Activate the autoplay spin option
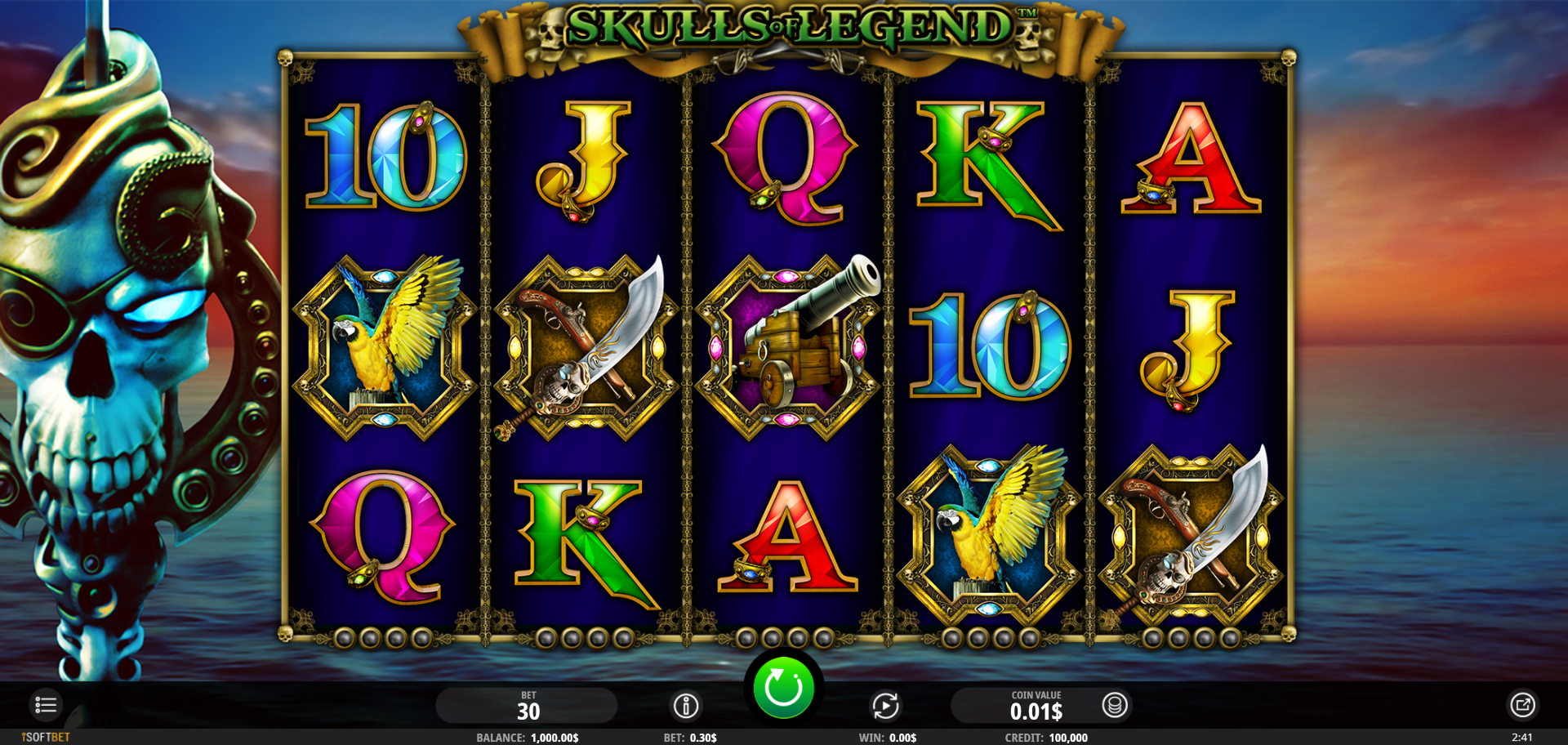Screen dimensions: 1568x745 885,706
